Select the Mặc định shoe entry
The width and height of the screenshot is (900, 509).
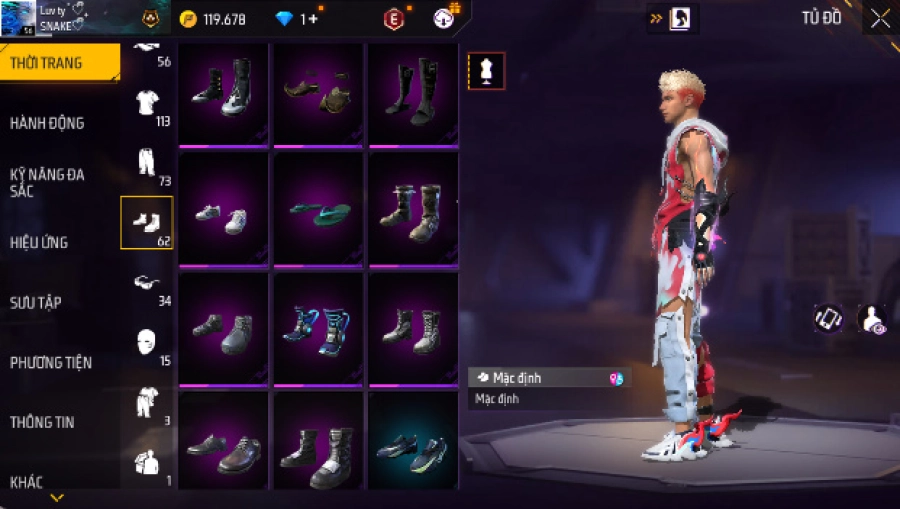click(549, 378)
